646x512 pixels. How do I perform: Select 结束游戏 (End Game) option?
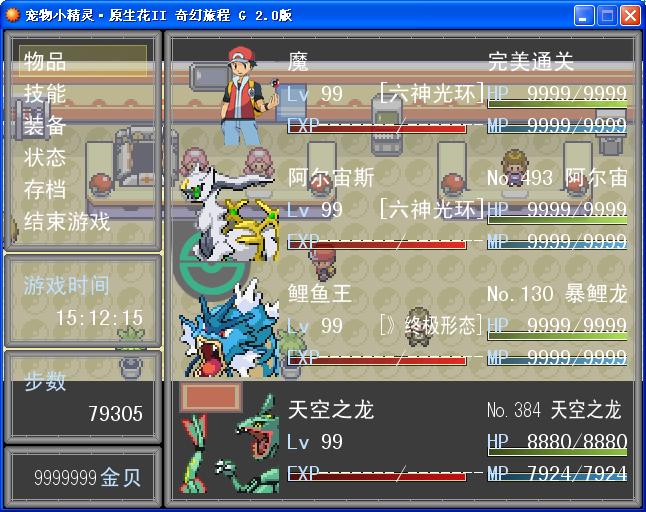pos(67,221)
